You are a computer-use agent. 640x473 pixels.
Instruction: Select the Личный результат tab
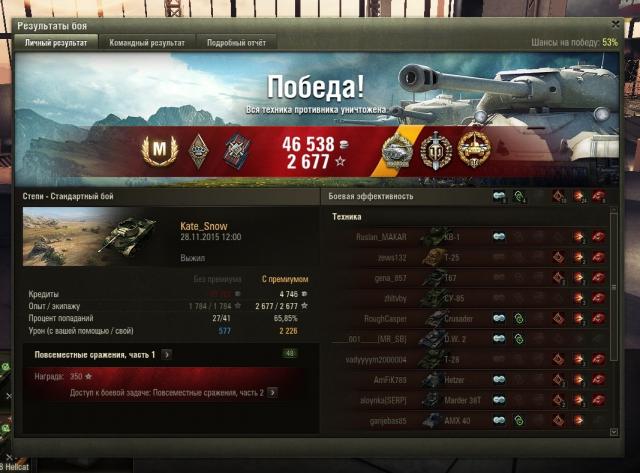click(56, 43)
